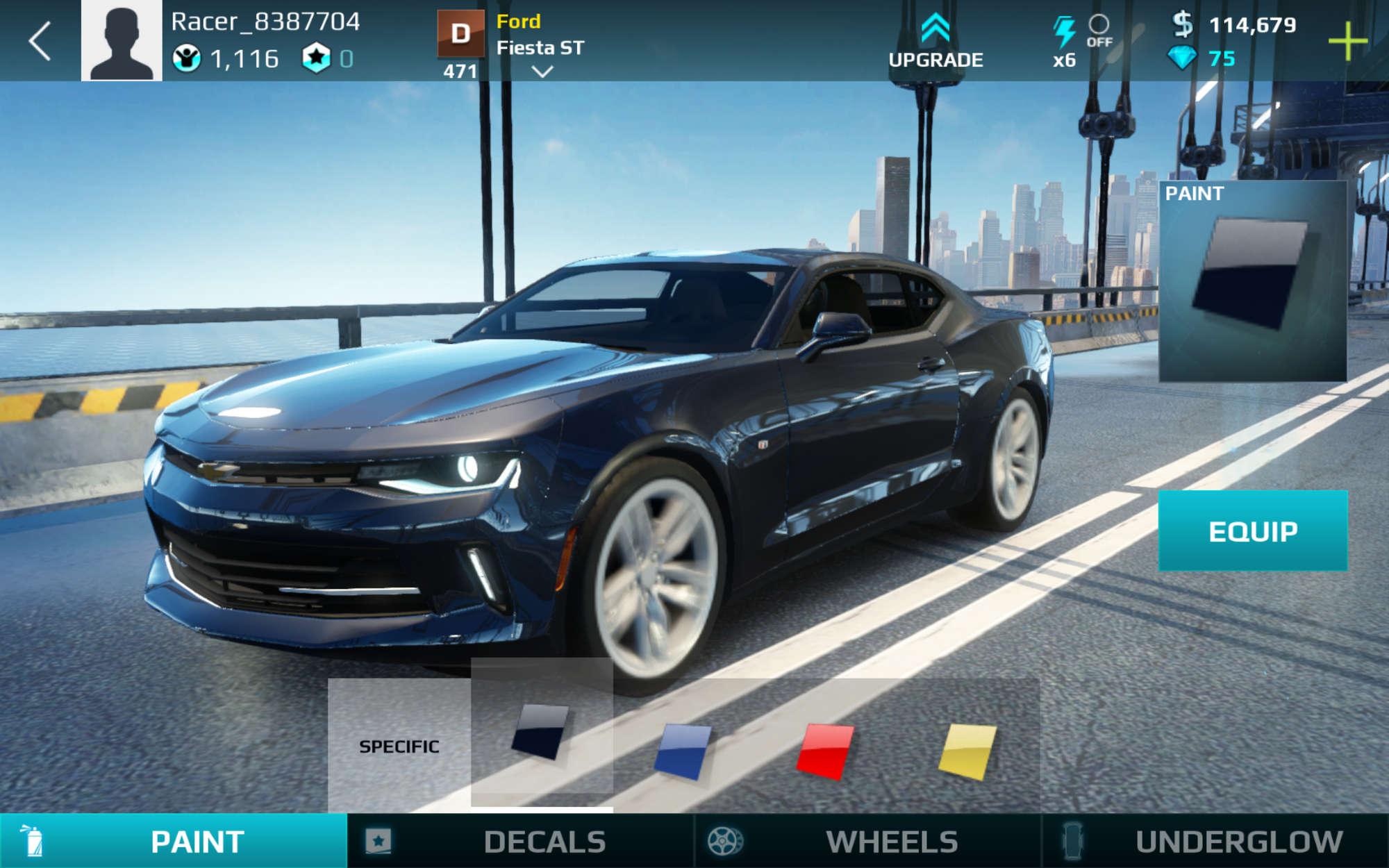Select the red paint swatch

pos(825,751)
